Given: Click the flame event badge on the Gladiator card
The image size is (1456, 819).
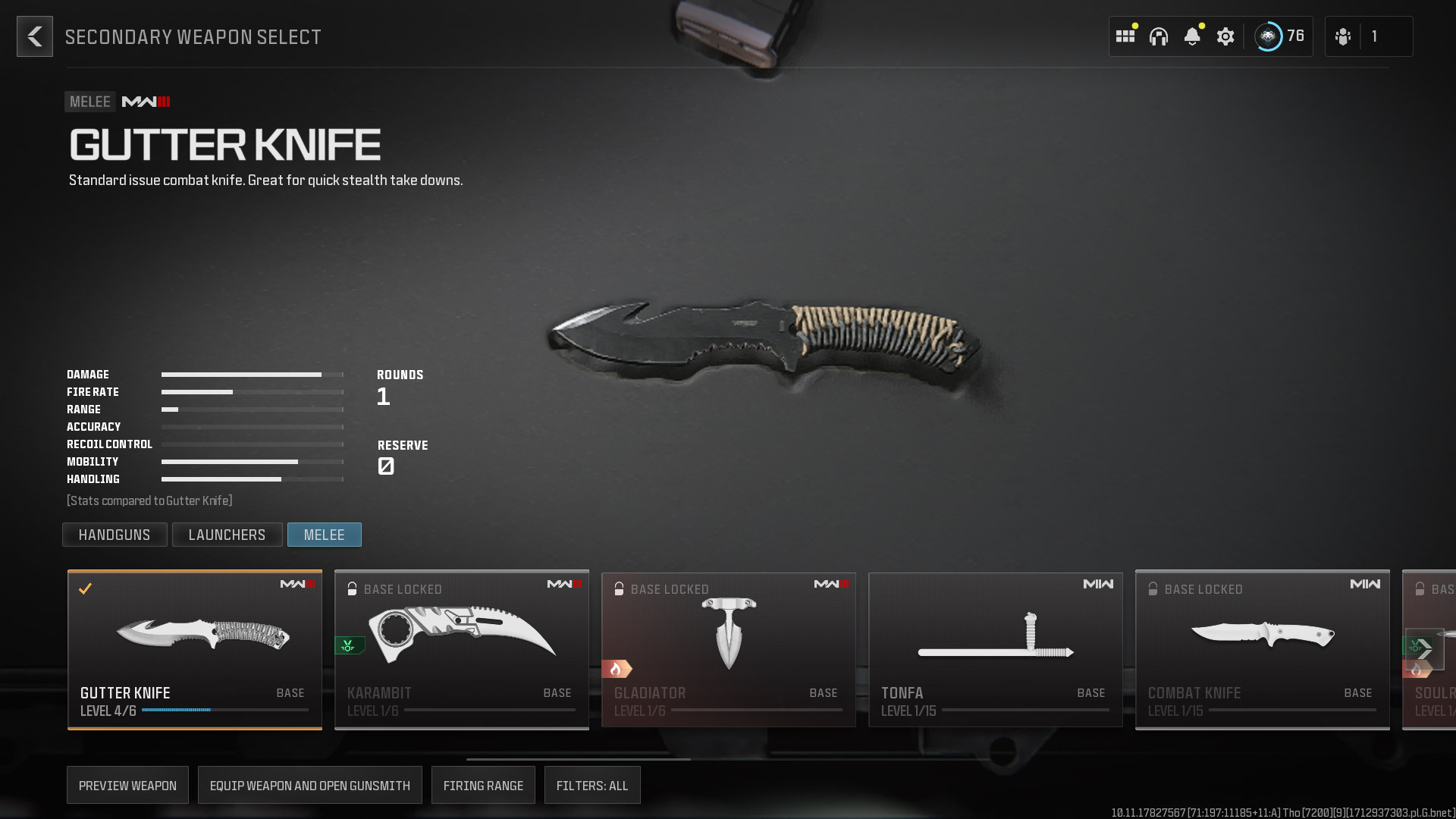Looking at the screenshot, I should [616, 669].
